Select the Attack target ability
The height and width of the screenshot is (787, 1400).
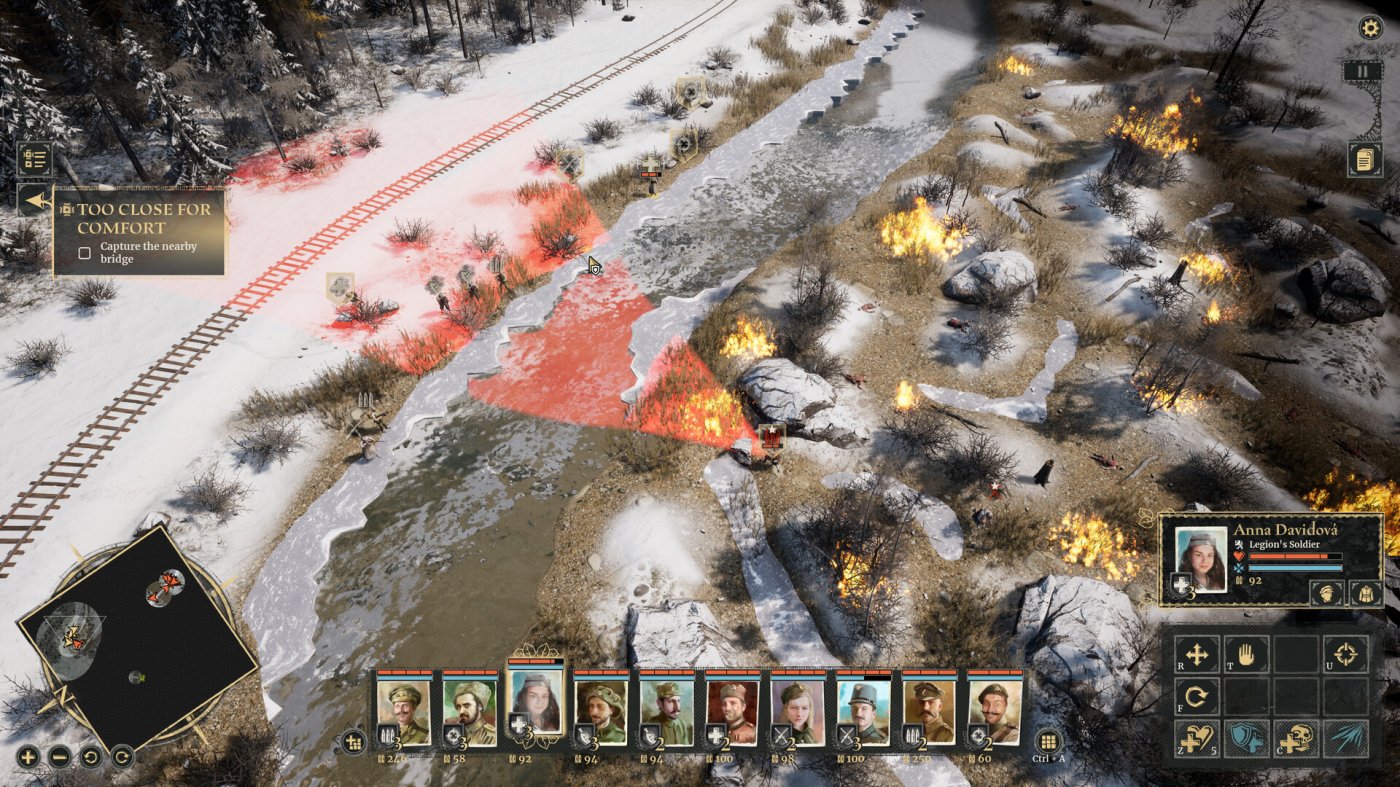tap(1346, 655)
